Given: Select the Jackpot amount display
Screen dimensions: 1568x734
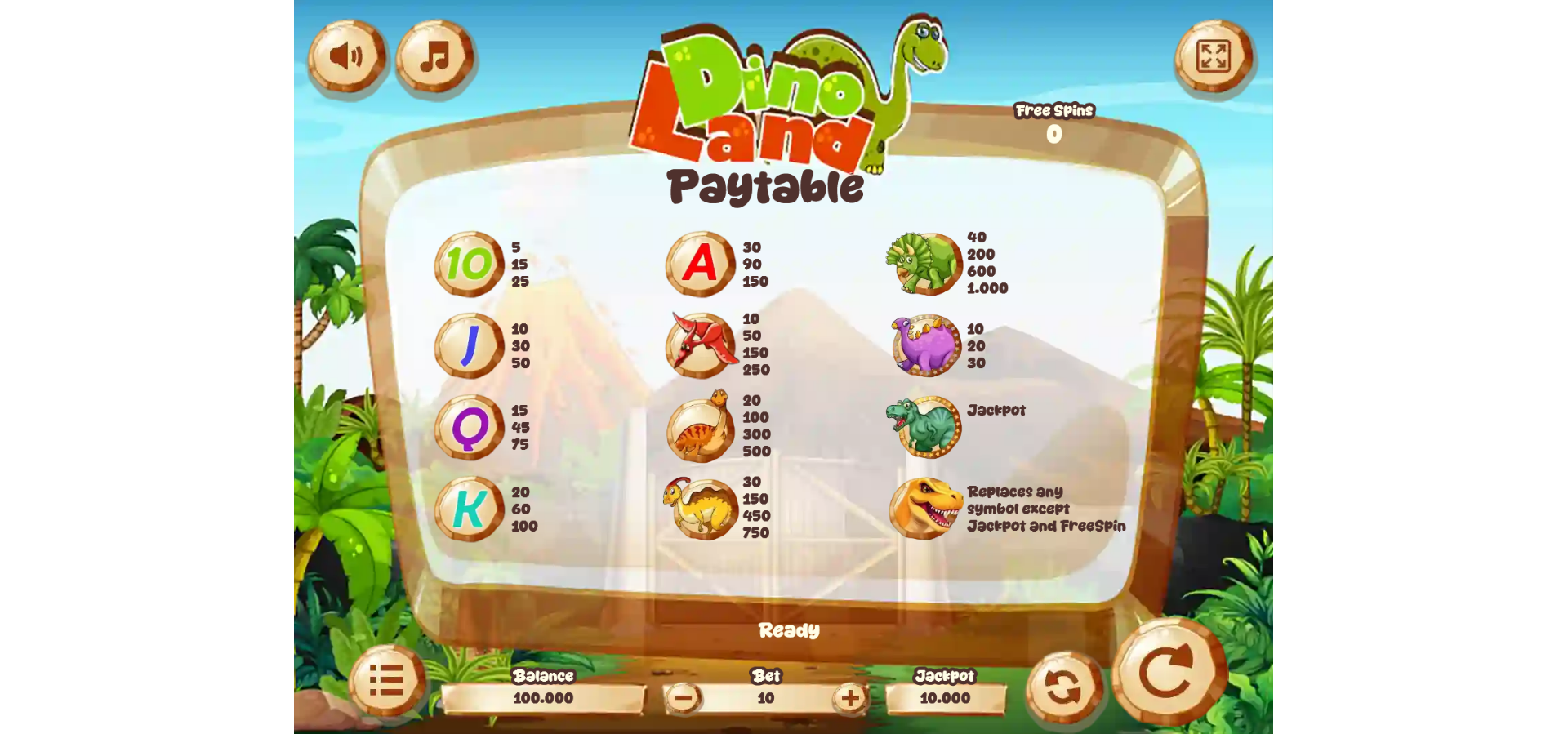Looking at the screenshot, I should click(944, 699).
